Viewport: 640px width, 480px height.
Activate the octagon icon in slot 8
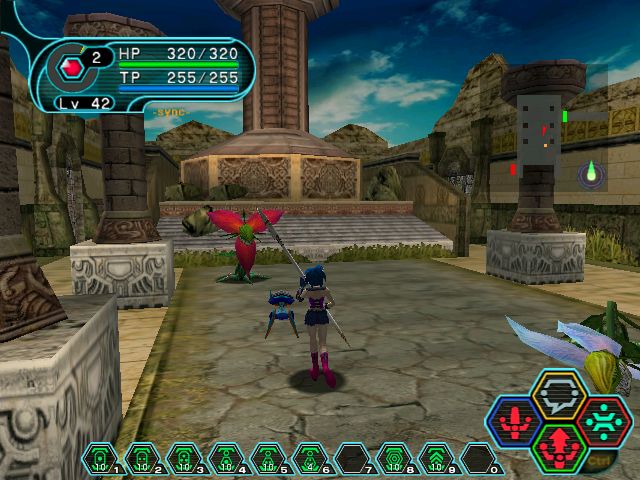pyautogui.click(x=394, y=459)
